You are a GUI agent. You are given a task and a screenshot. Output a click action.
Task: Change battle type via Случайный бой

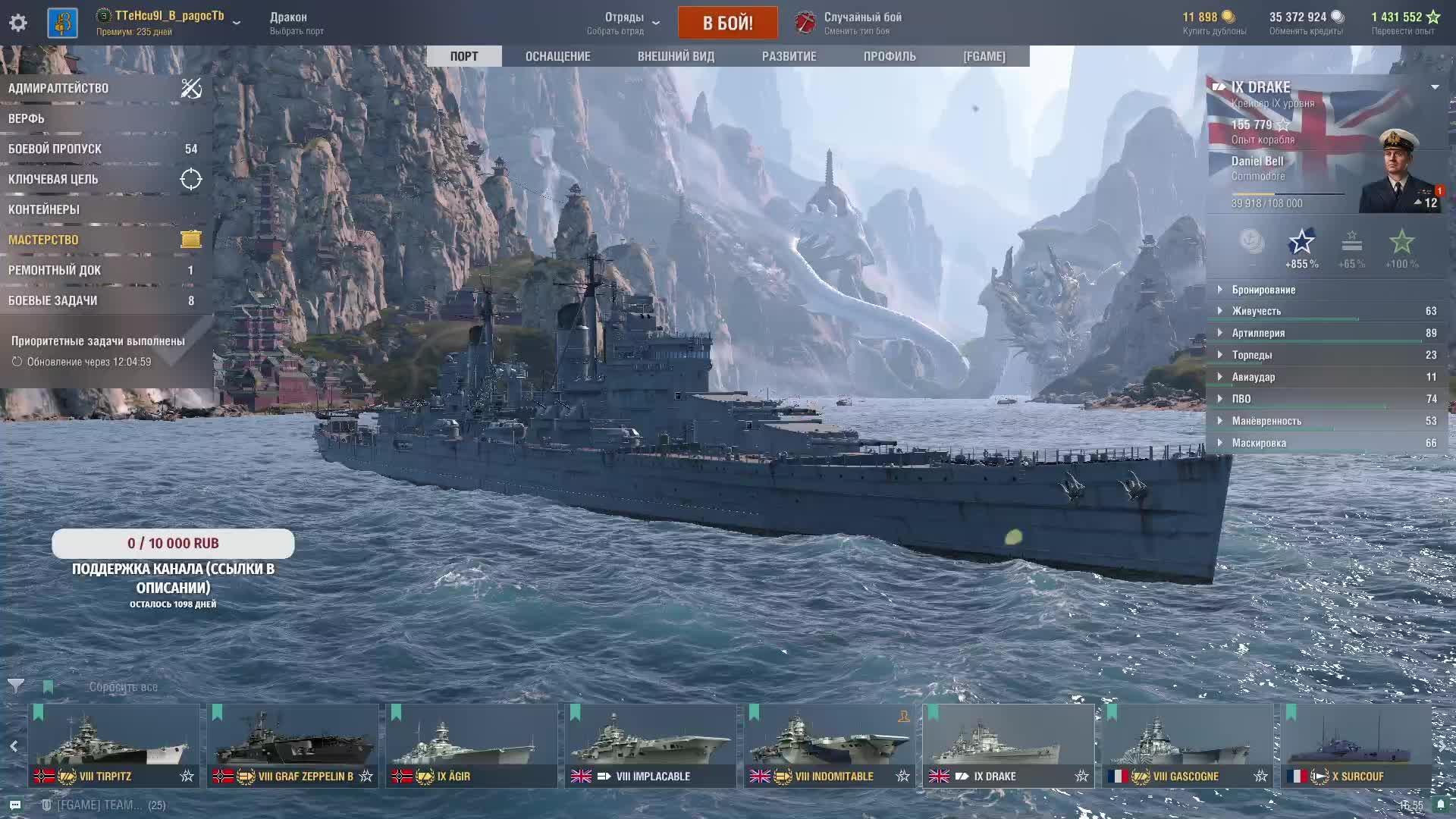(862, 23)
